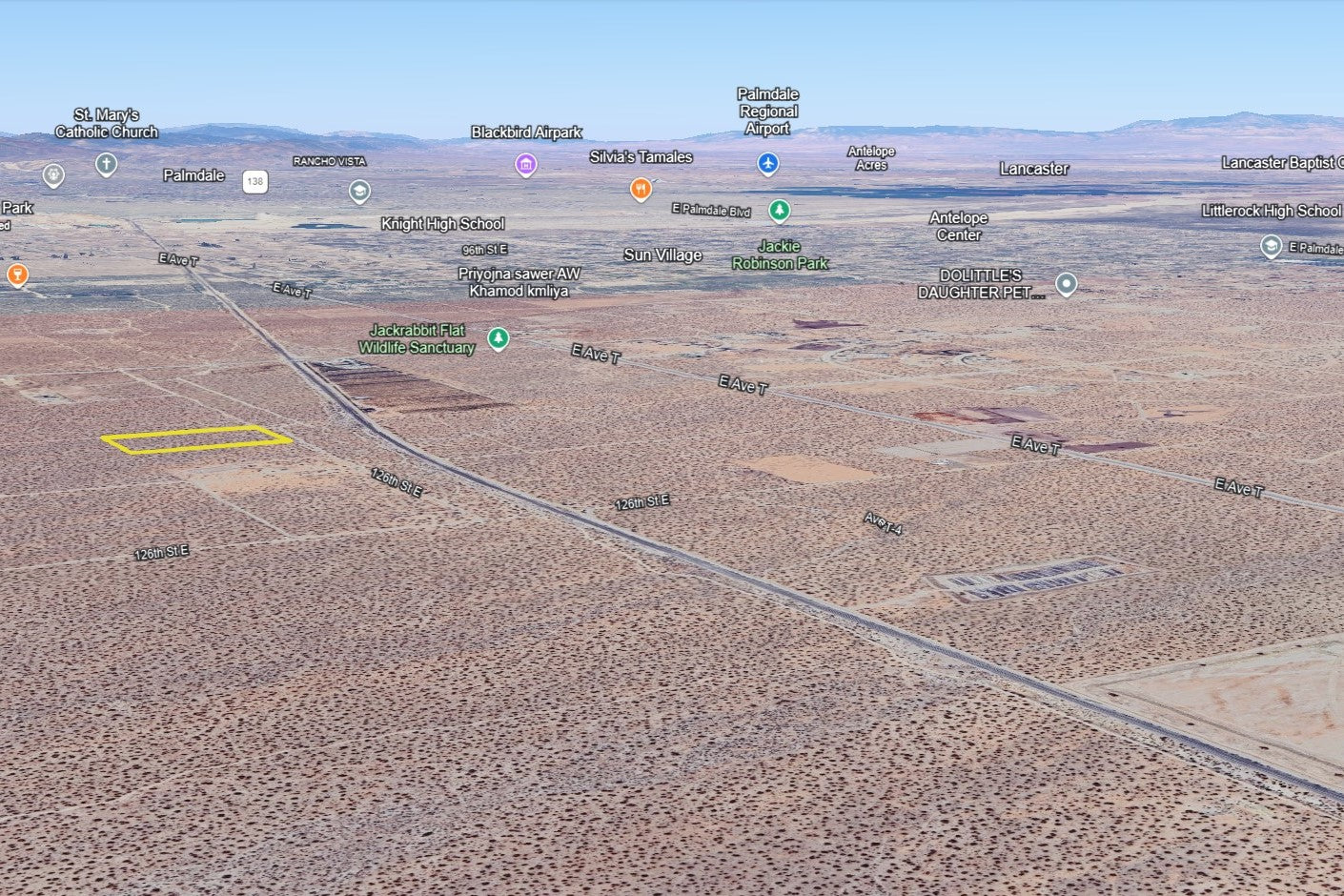The image size is (1344, 896).
Task: Select the orange cocktail glass marker
Action: coord(16,275)
